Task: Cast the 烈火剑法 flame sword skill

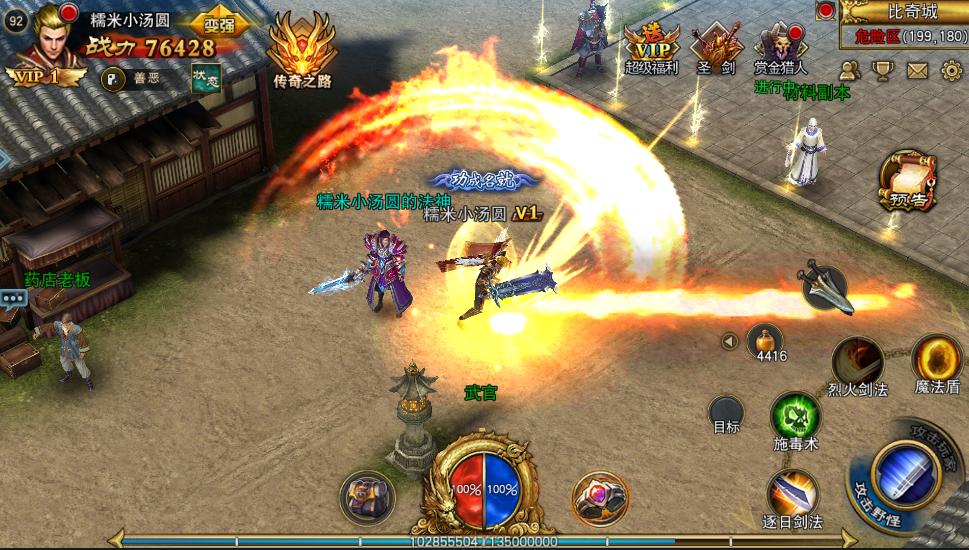Action: (x=858, y=362)
